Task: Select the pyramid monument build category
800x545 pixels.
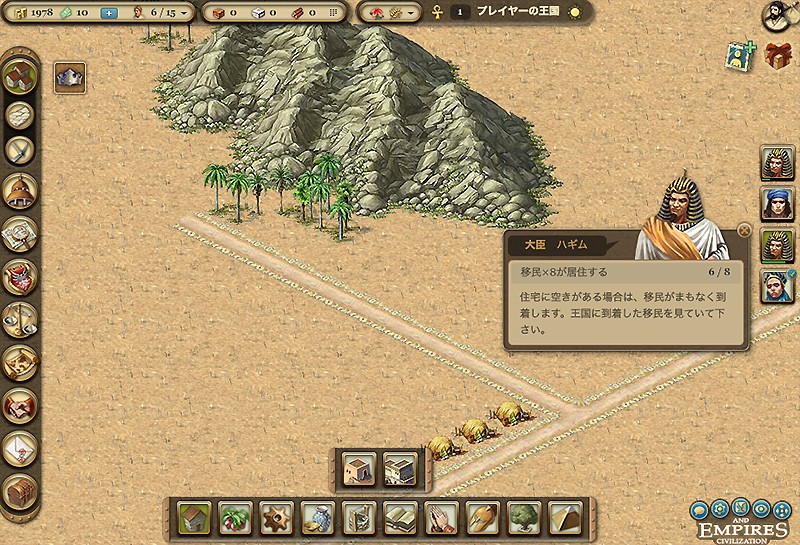Action: click(x=563, y=518)
